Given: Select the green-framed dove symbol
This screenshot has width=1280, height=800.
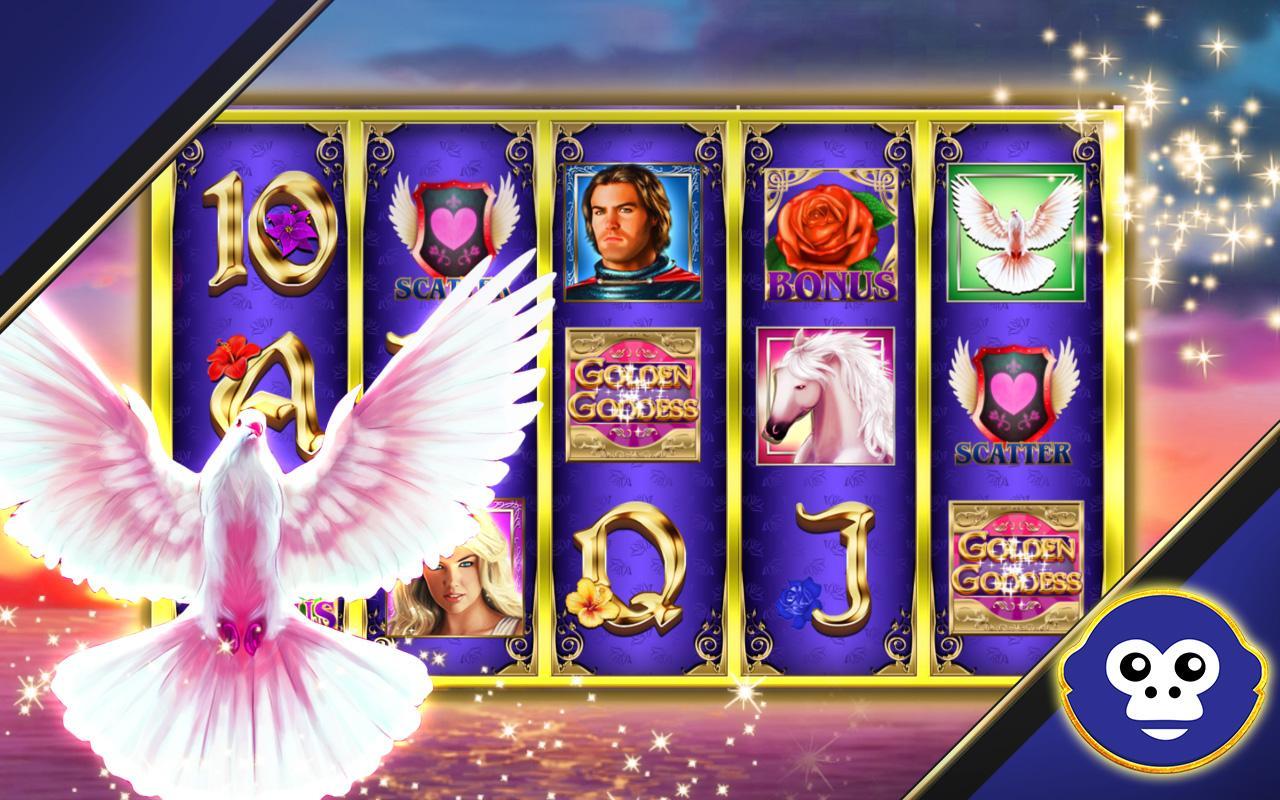Looking at the screenshot, I should (1015, 233).
